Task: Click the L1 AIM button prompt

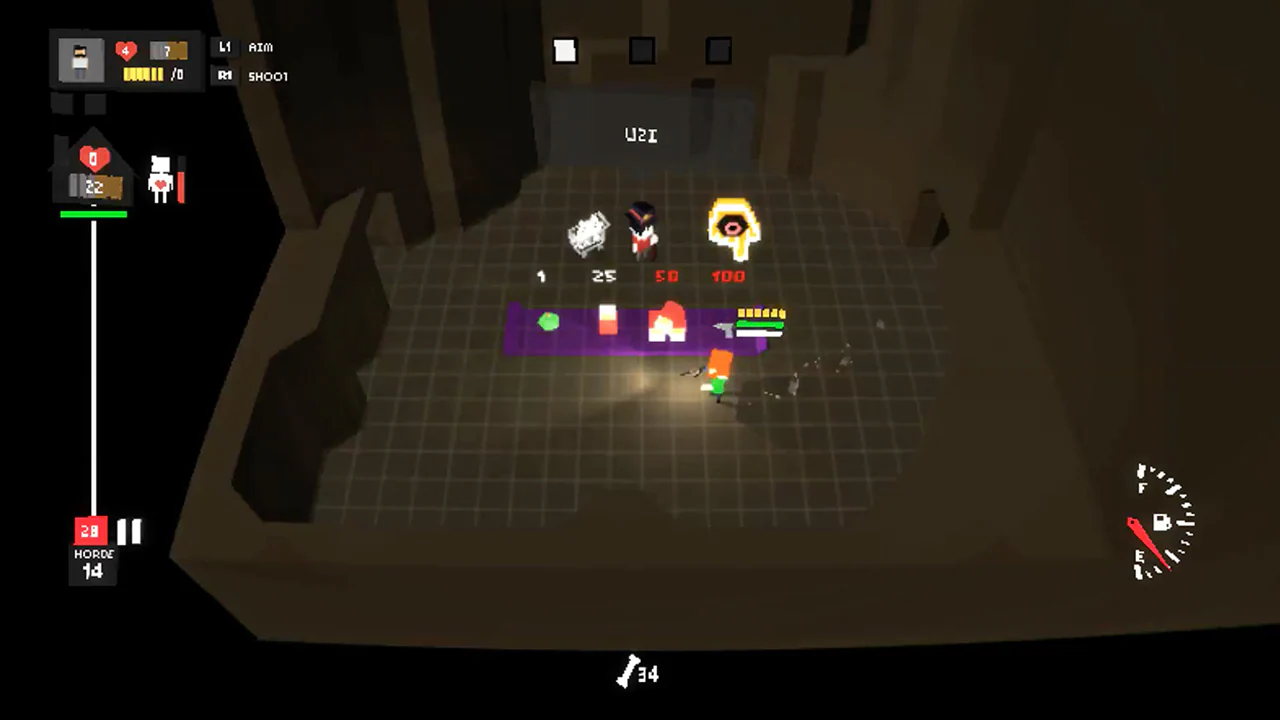Action: [243, 47]
